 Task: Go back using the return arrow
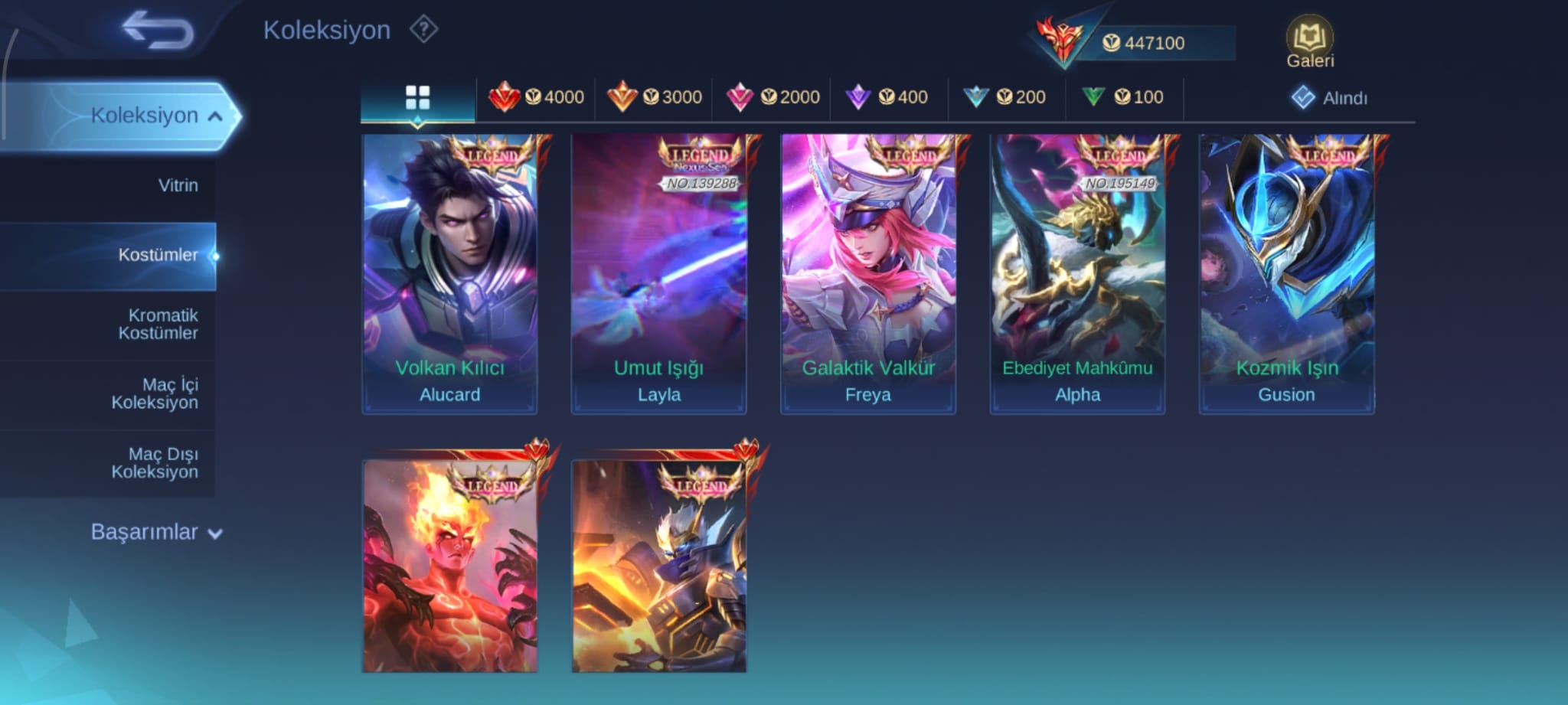click(158, 30)
